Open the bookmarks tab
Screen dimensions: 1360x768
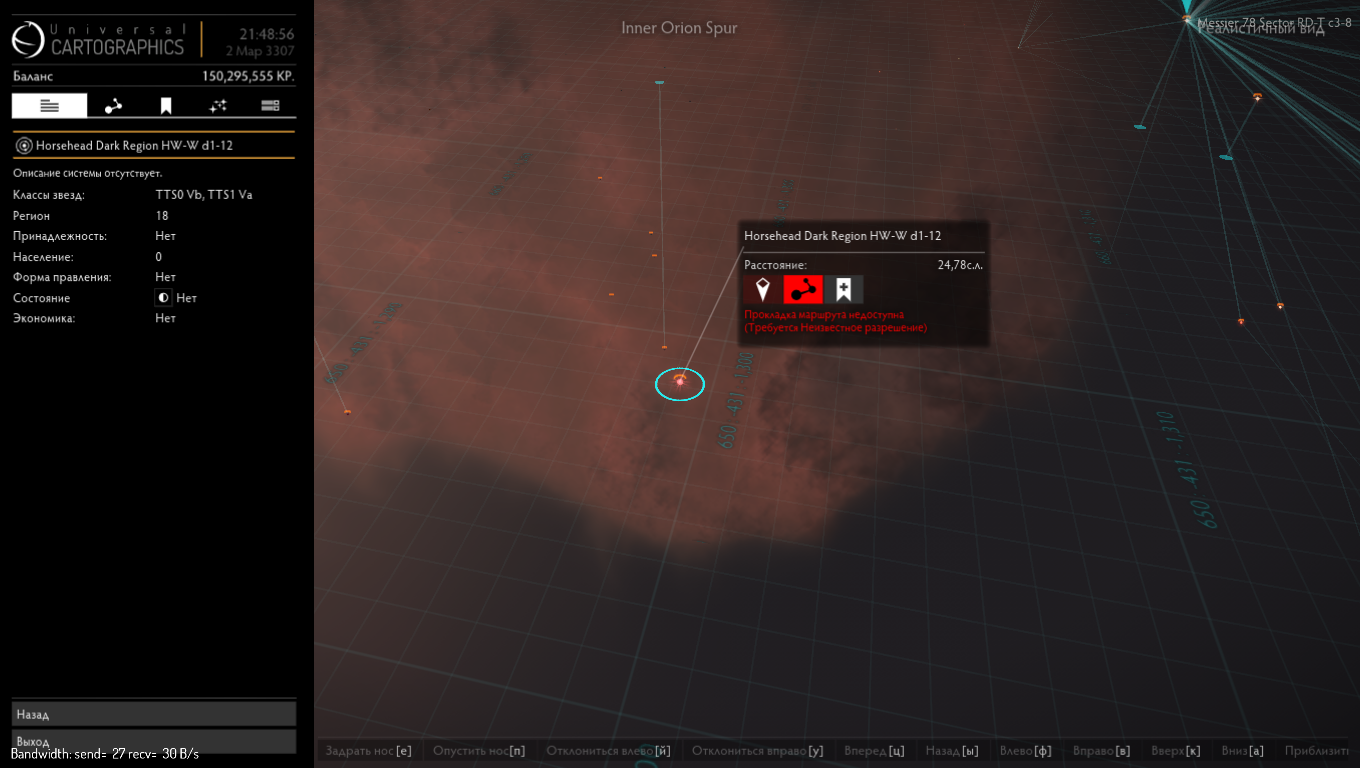tap(166, 106)
